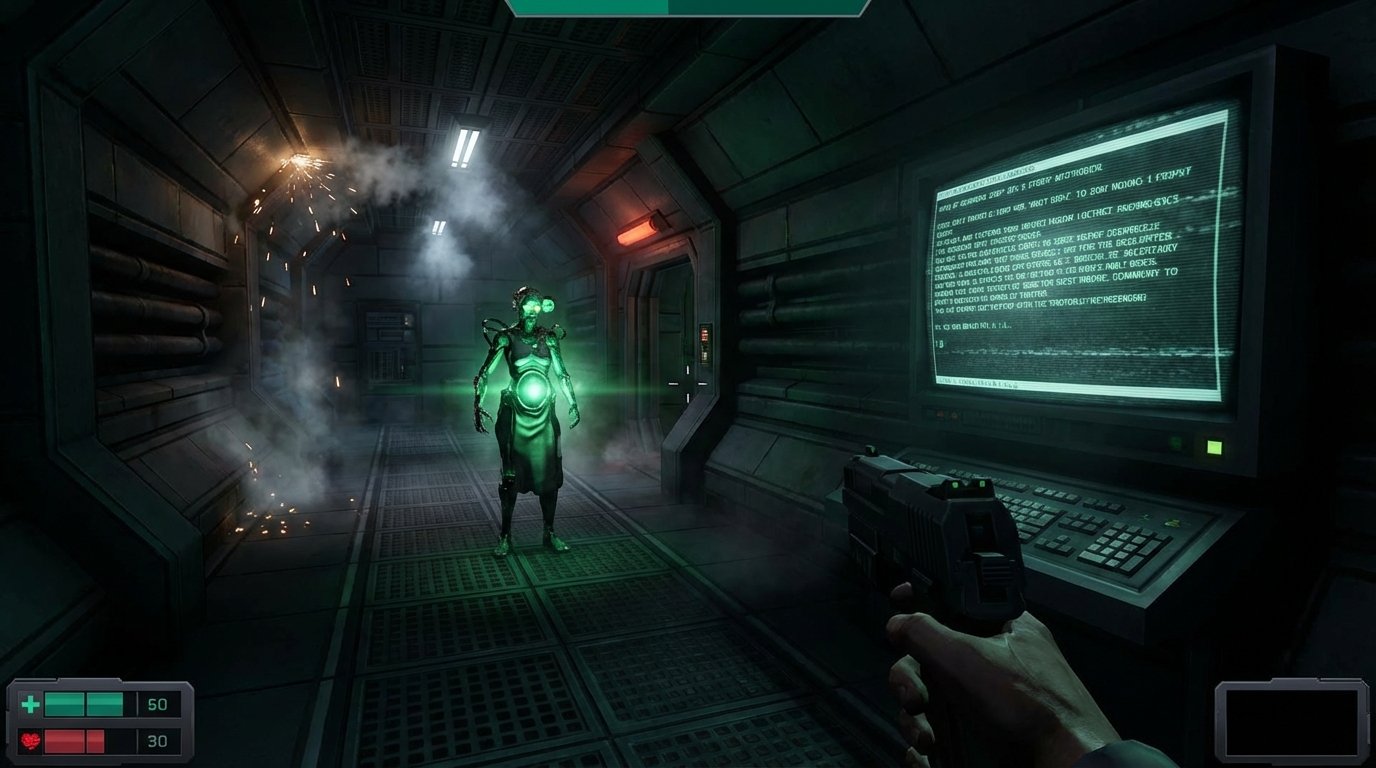This screenshot has width=1376, height=768.
Task: Toggle the energy bar showing 50
Action: point(85,703)
